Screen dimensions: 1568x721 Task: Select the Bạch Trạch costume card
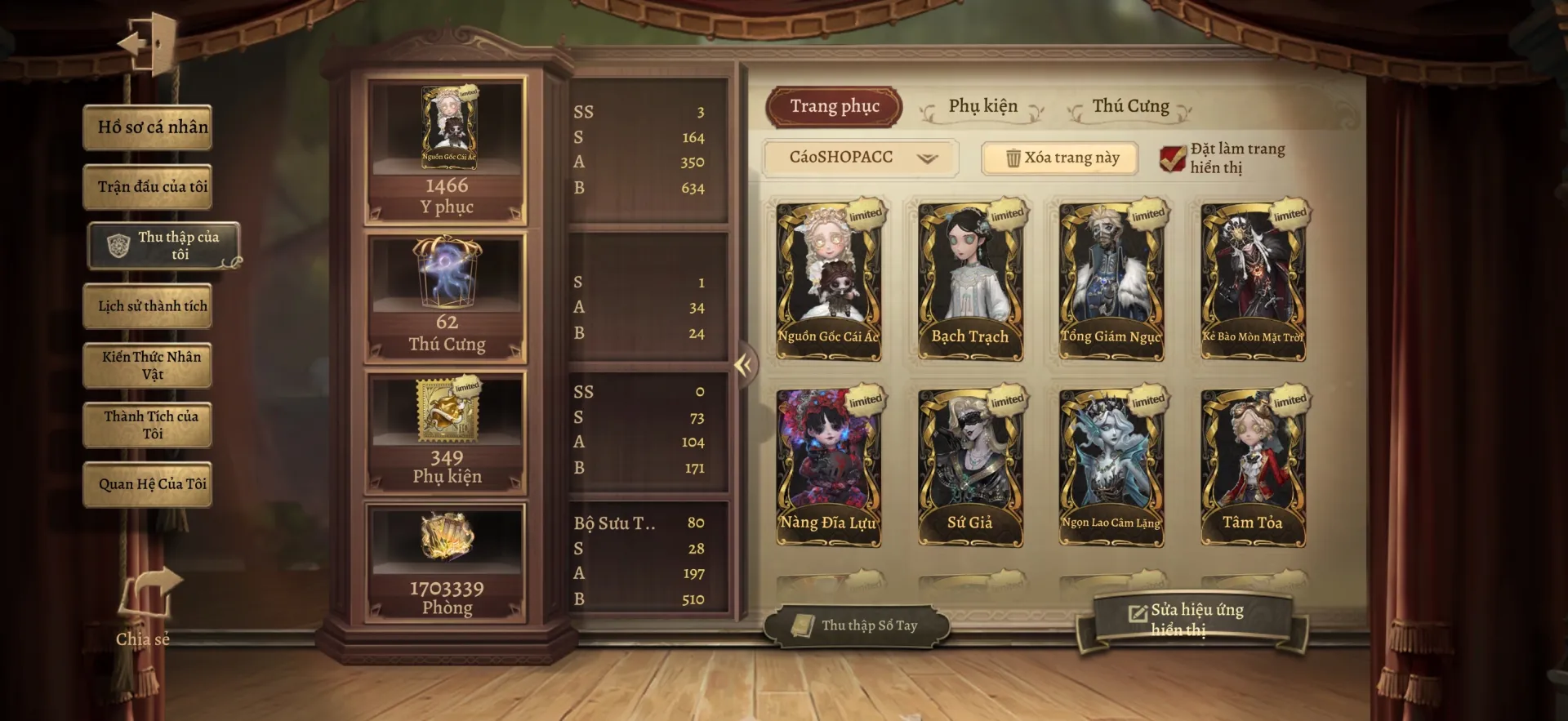pyautogui.click(x=969, y=282)
